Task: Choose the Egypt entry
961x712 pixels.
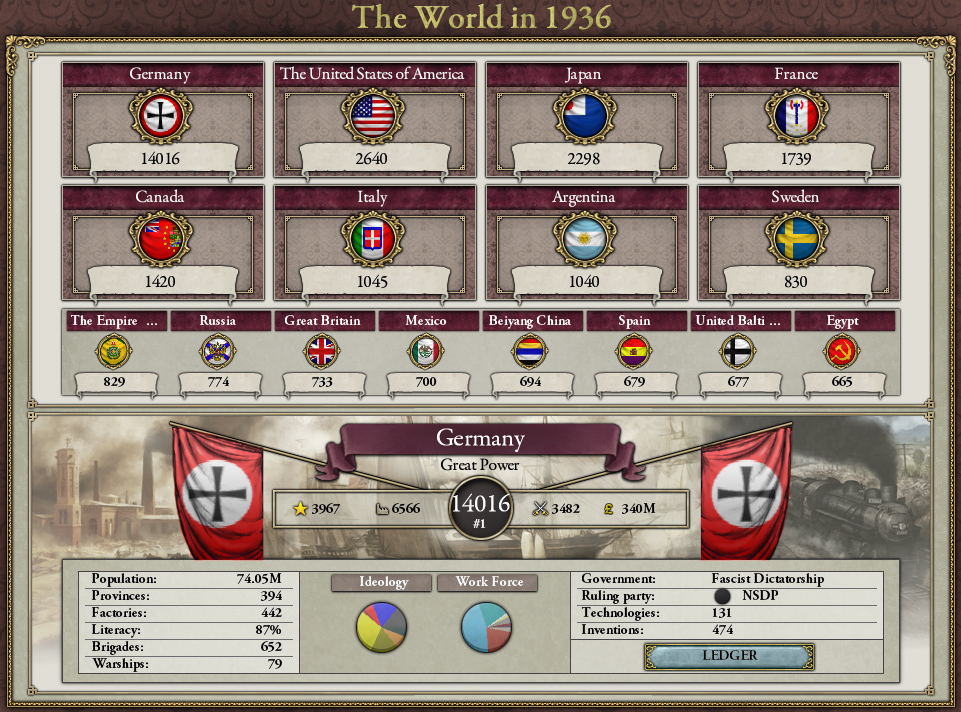Action: 842,352
